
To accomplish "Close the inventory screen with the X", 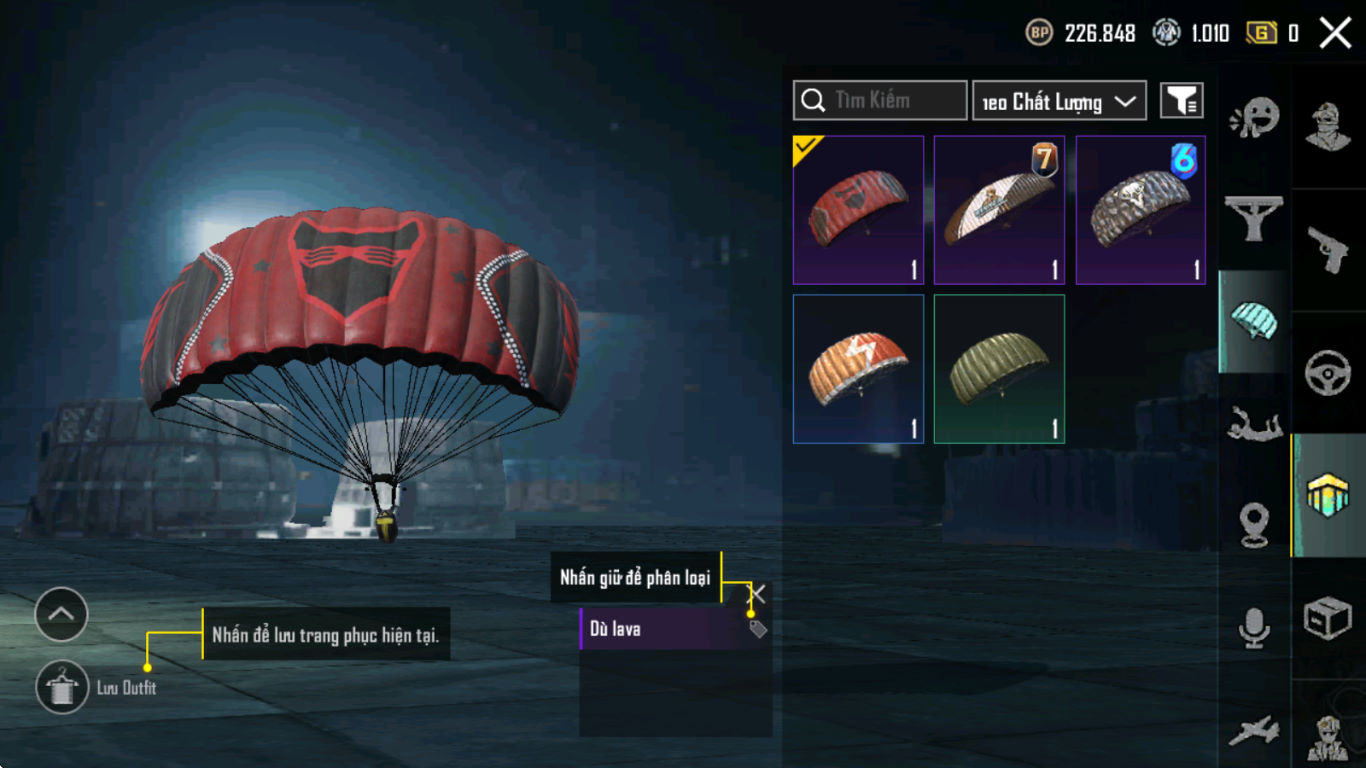I will pyautogui.click(x=1335, y=33).
